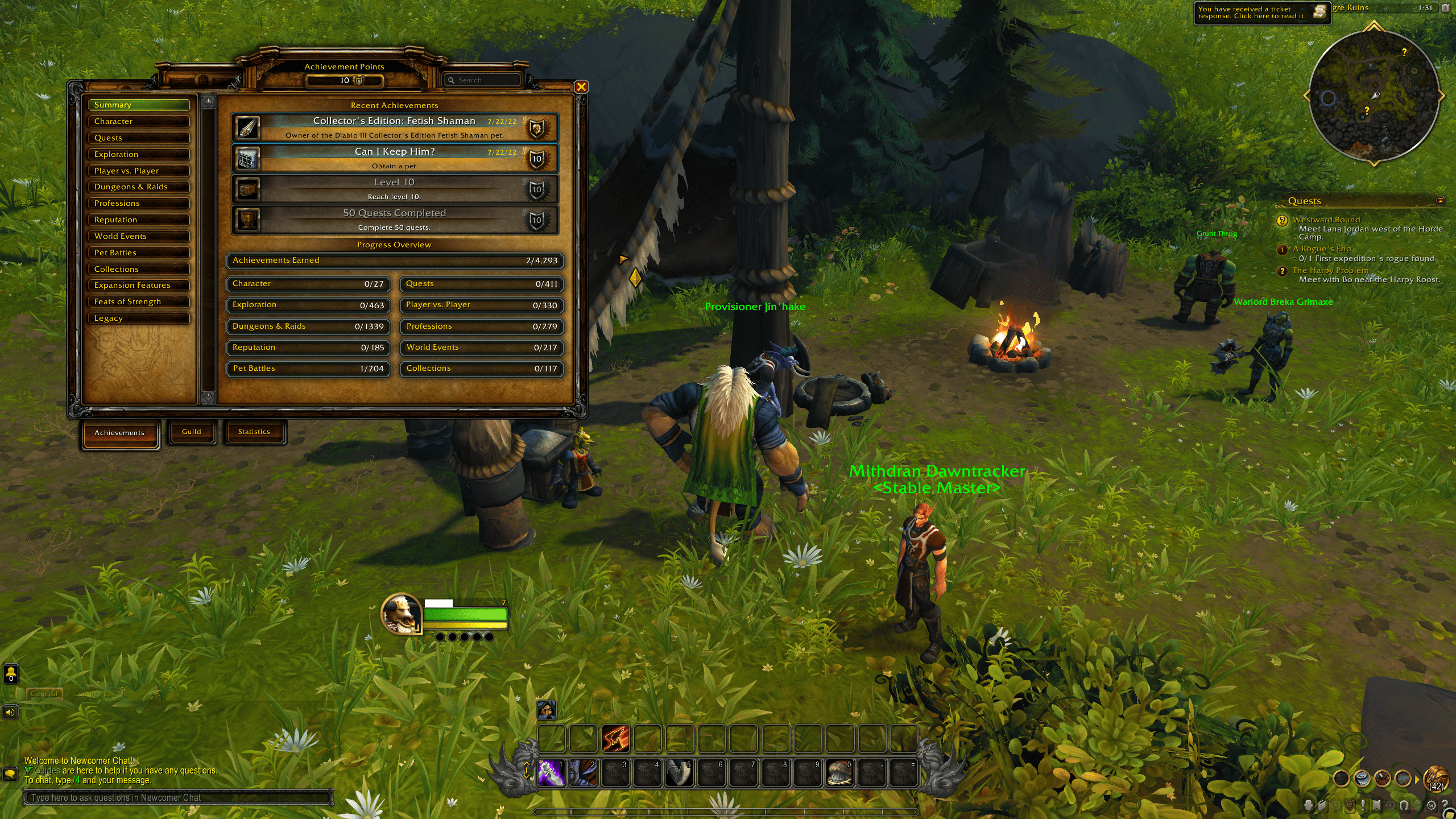Open the main backpack bag

[x=1436, y=778]
